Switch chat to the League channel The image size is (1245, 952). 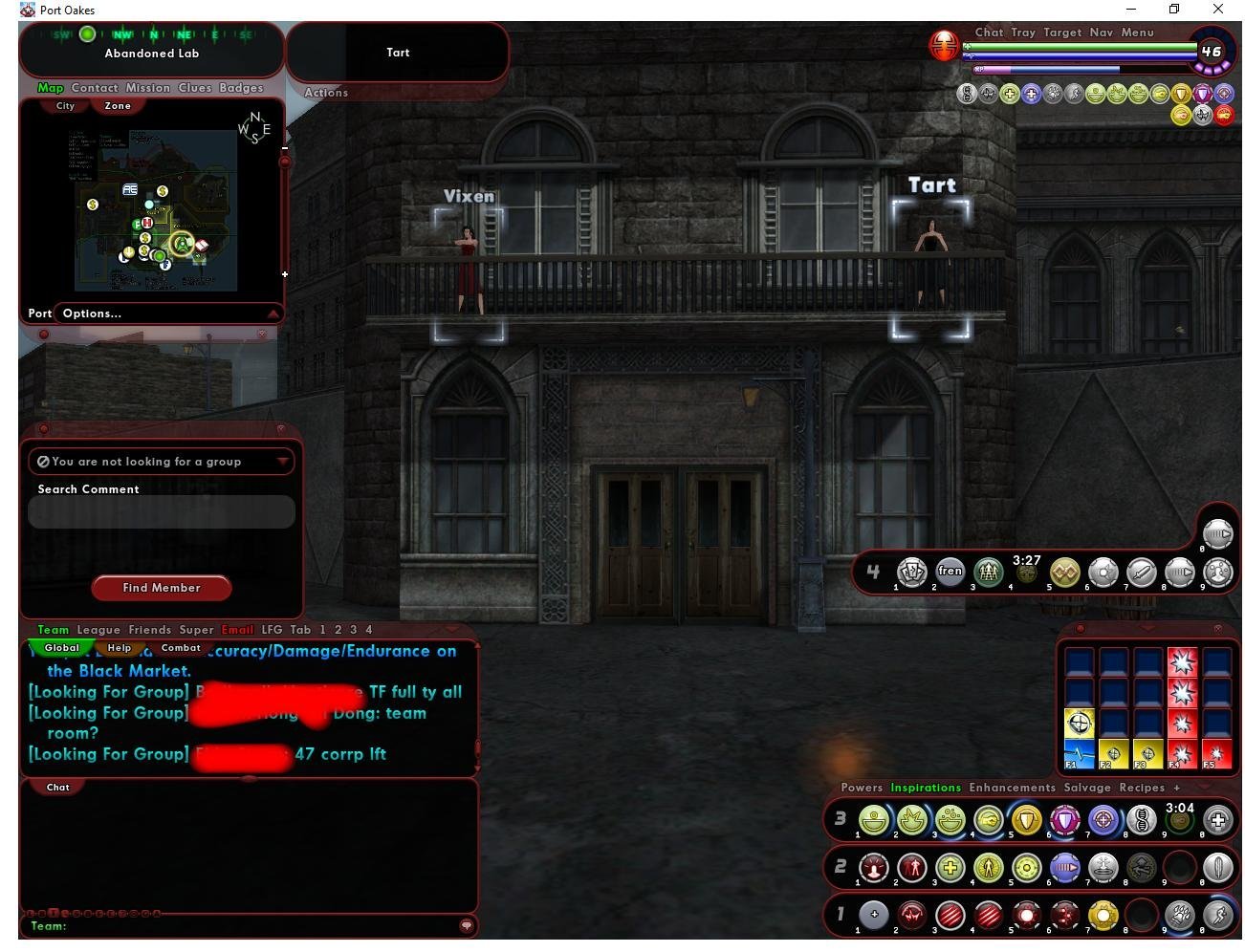(x=98, y=630)
